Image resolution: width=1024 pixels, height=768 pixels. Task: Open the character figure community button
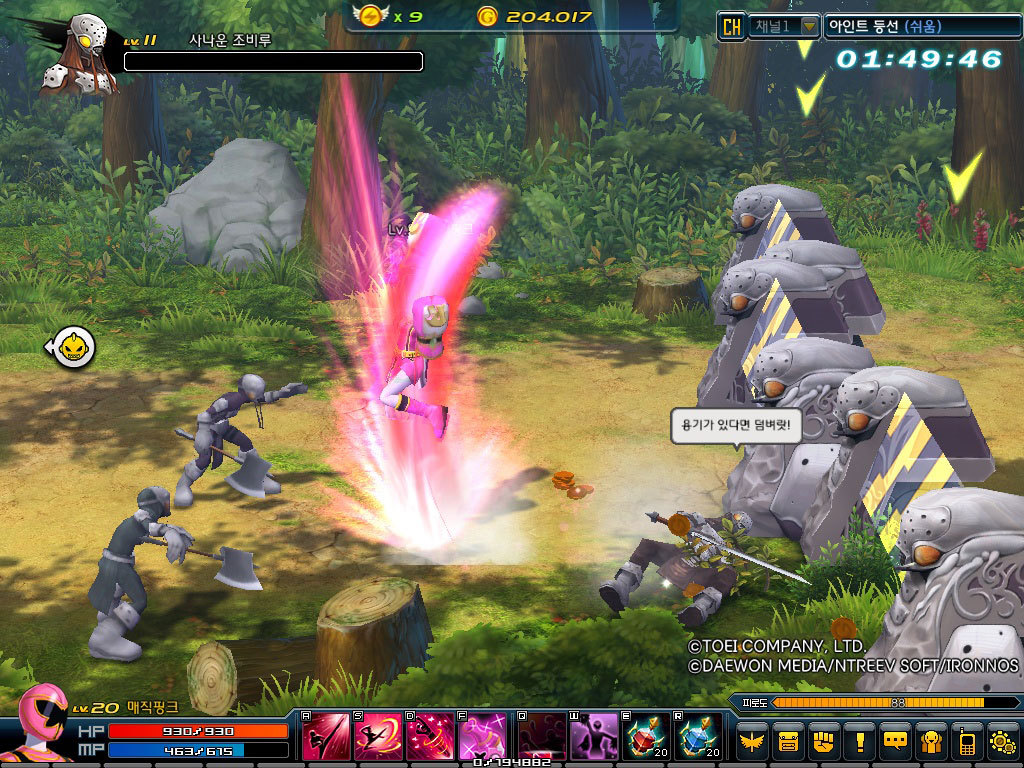pos(931,741)
